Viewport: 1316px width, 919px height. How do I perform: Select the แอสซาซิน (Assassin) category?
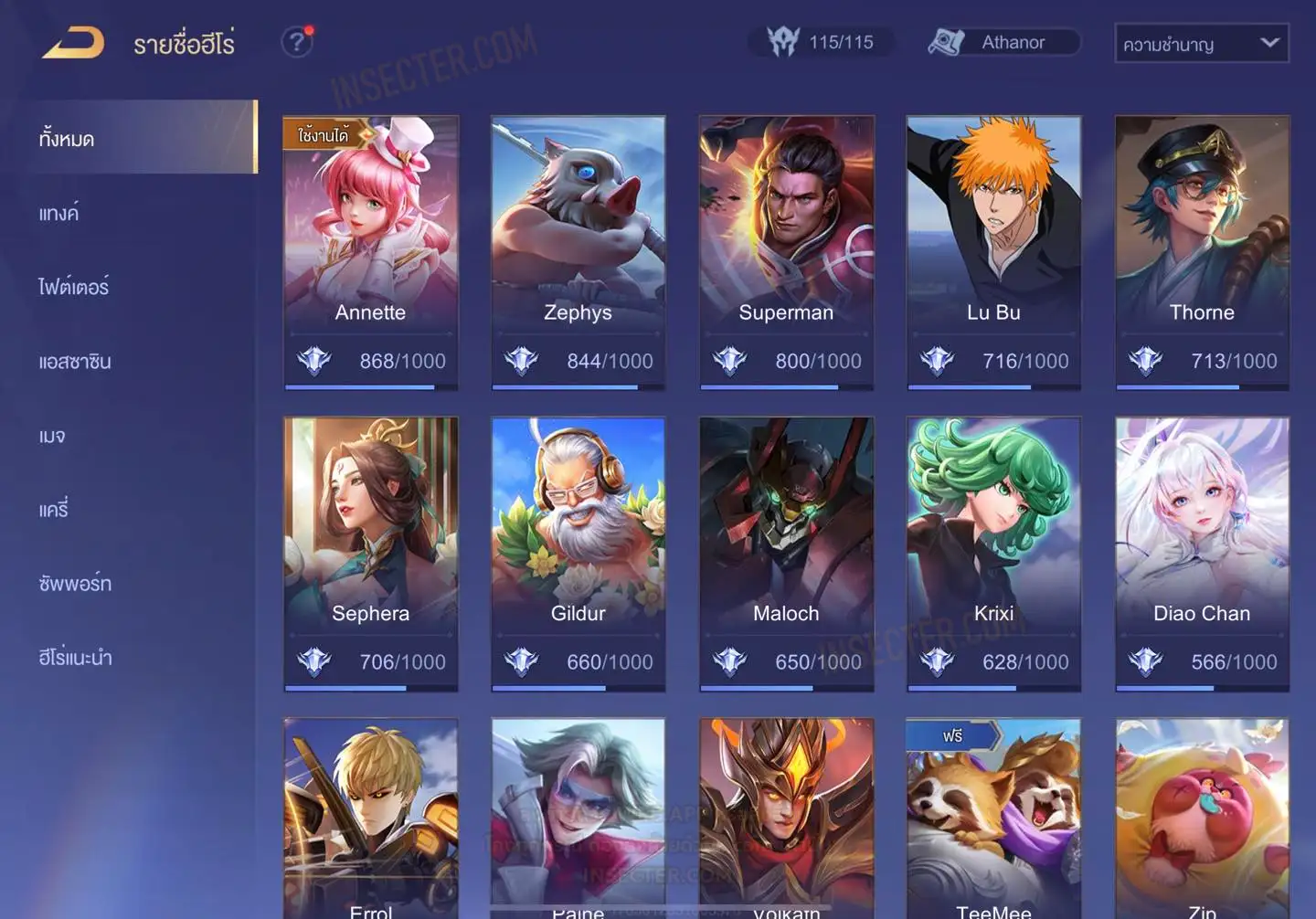[x=75, y=362]
